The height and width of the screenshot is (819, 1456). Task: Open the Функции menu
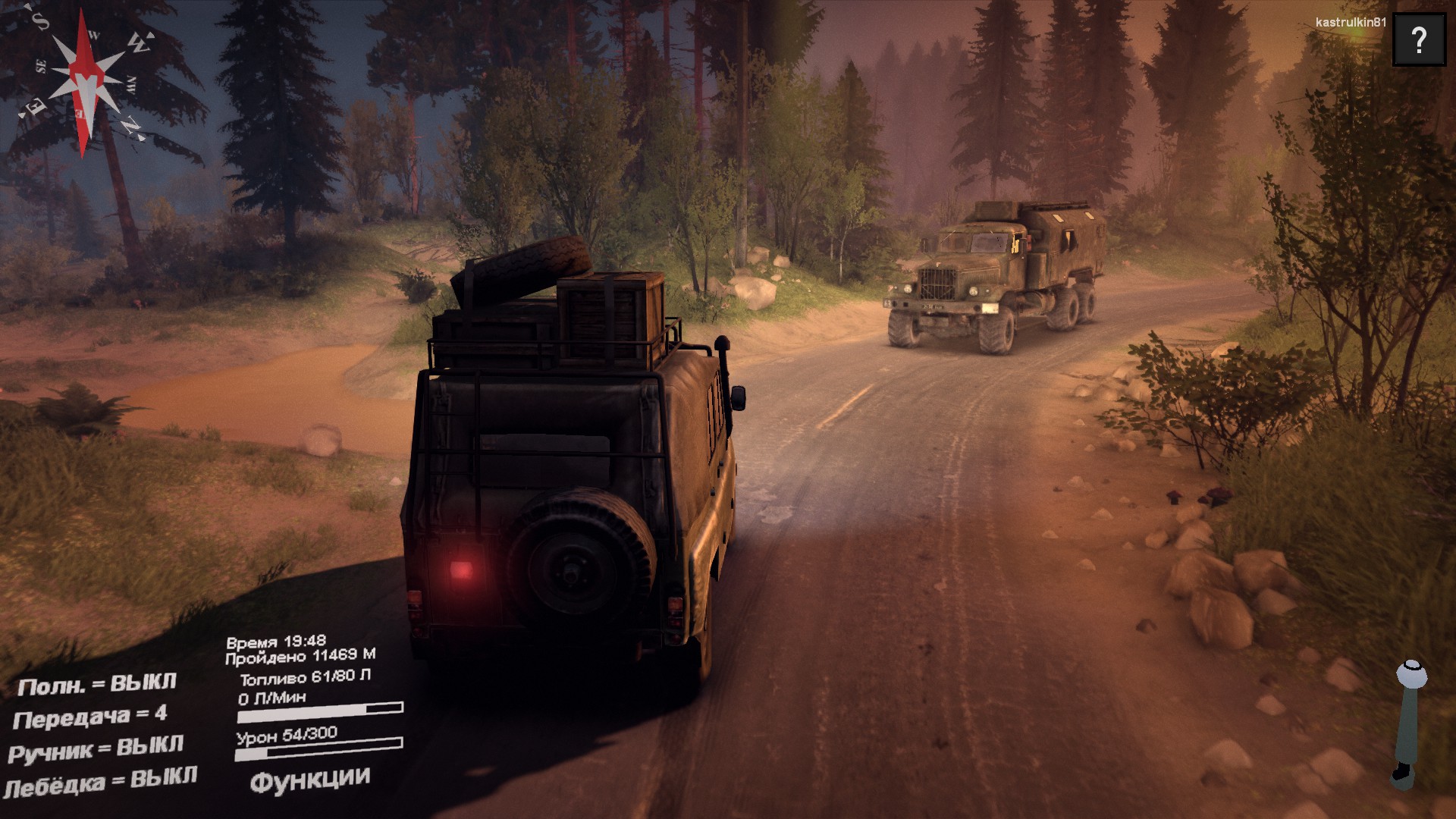(x=309, y=780)
